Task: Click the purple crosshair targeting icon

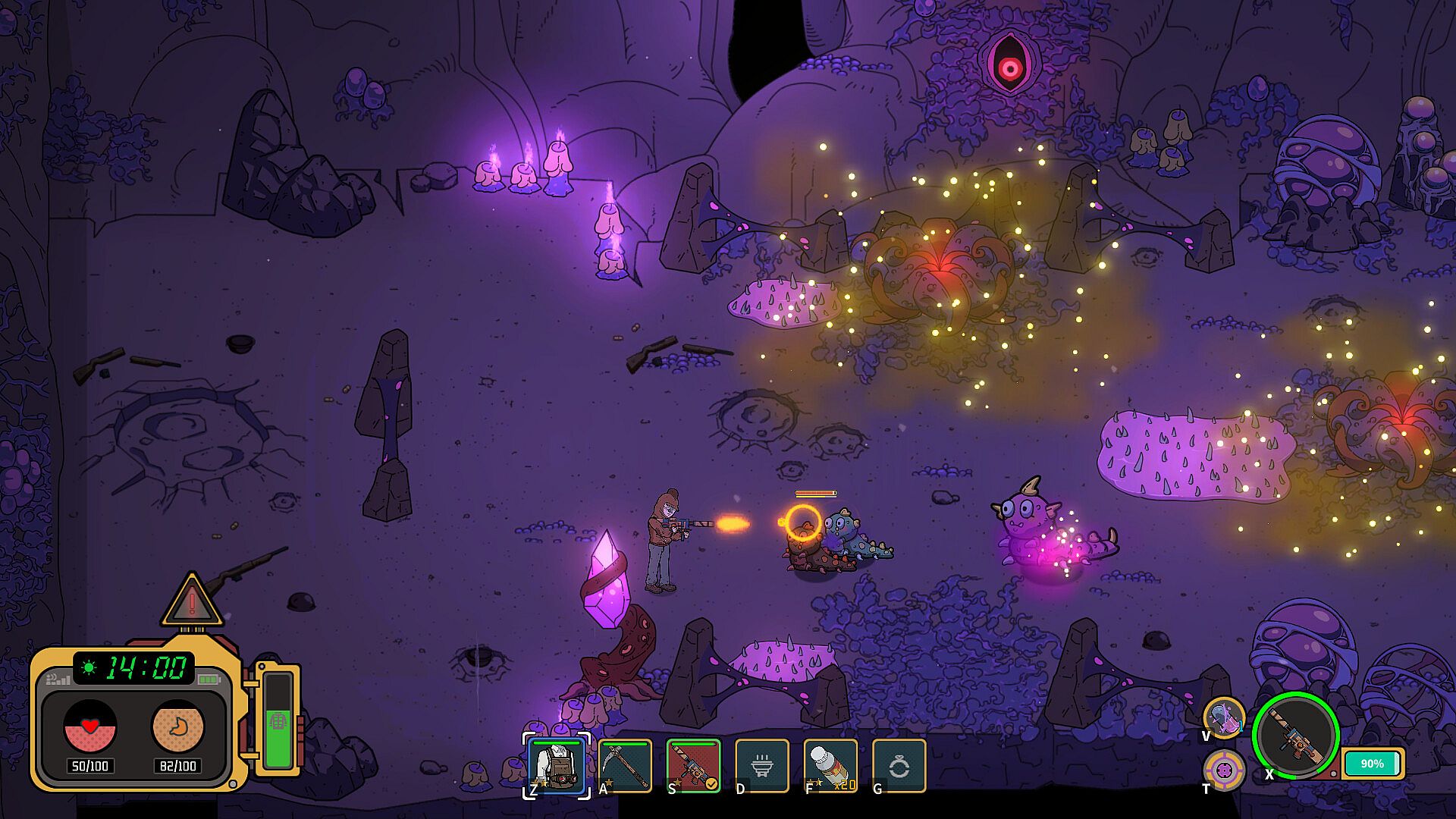Action: click(1224, 770)
